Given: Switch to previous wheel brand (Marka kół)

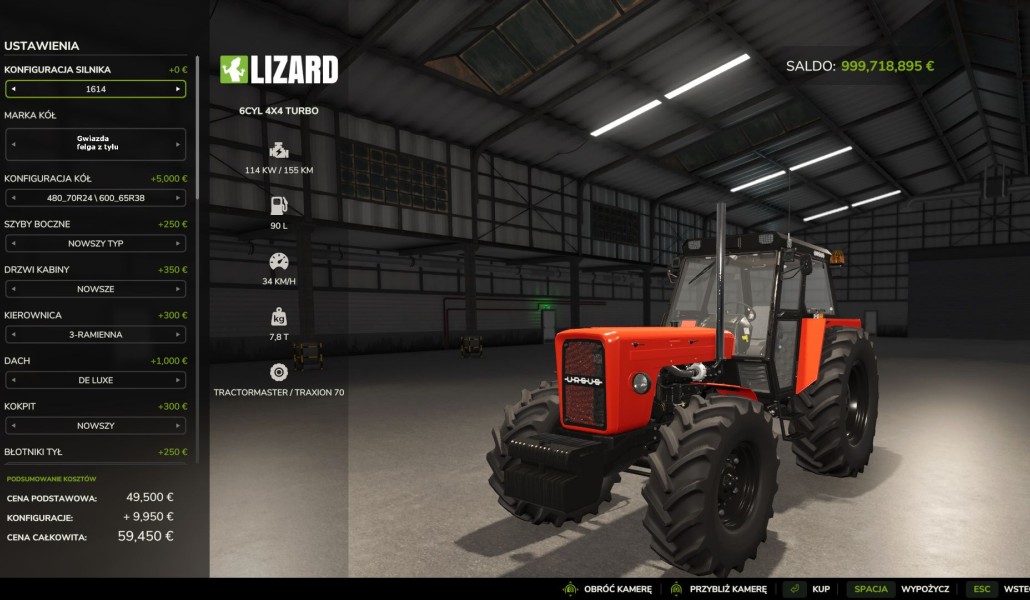Looking at the screenshot, I should [13, 144].
